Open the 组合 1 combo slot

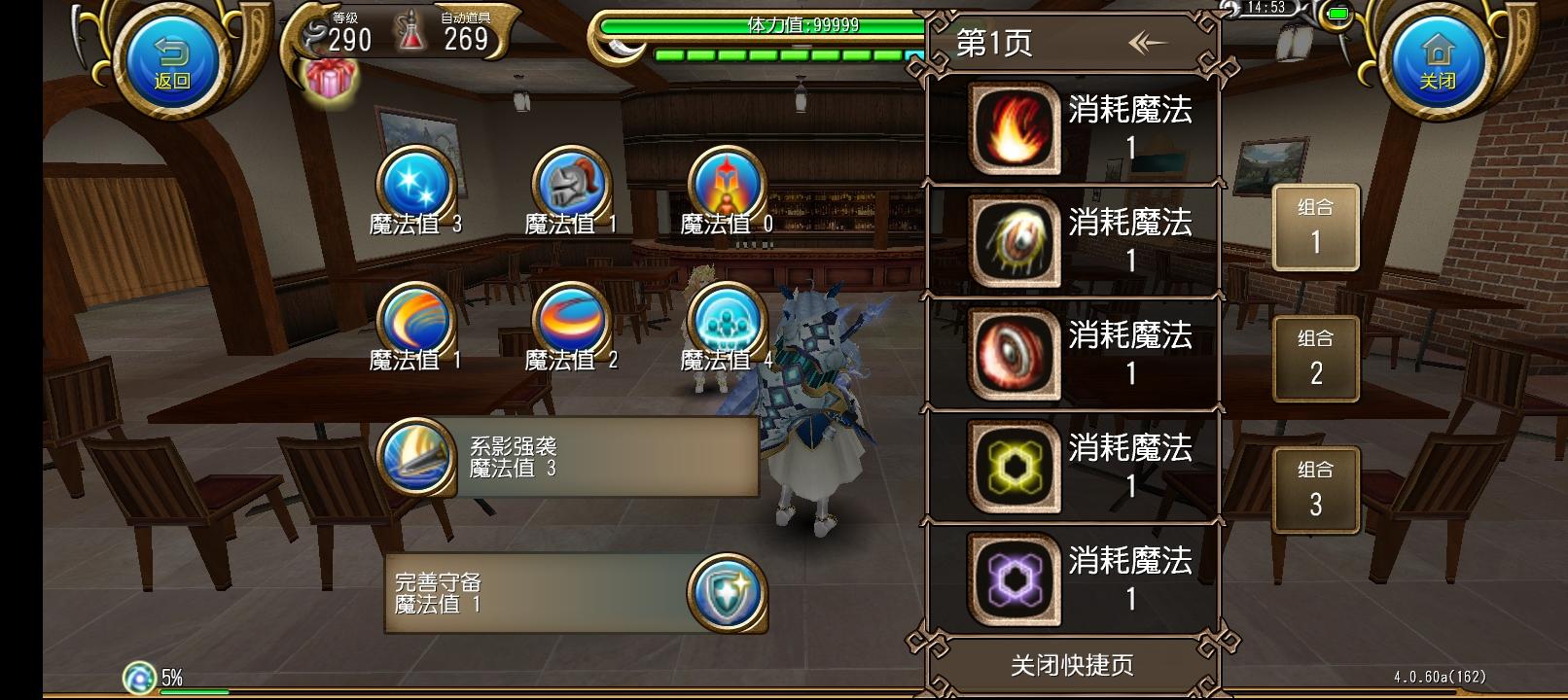click(x=1315, y=227)
